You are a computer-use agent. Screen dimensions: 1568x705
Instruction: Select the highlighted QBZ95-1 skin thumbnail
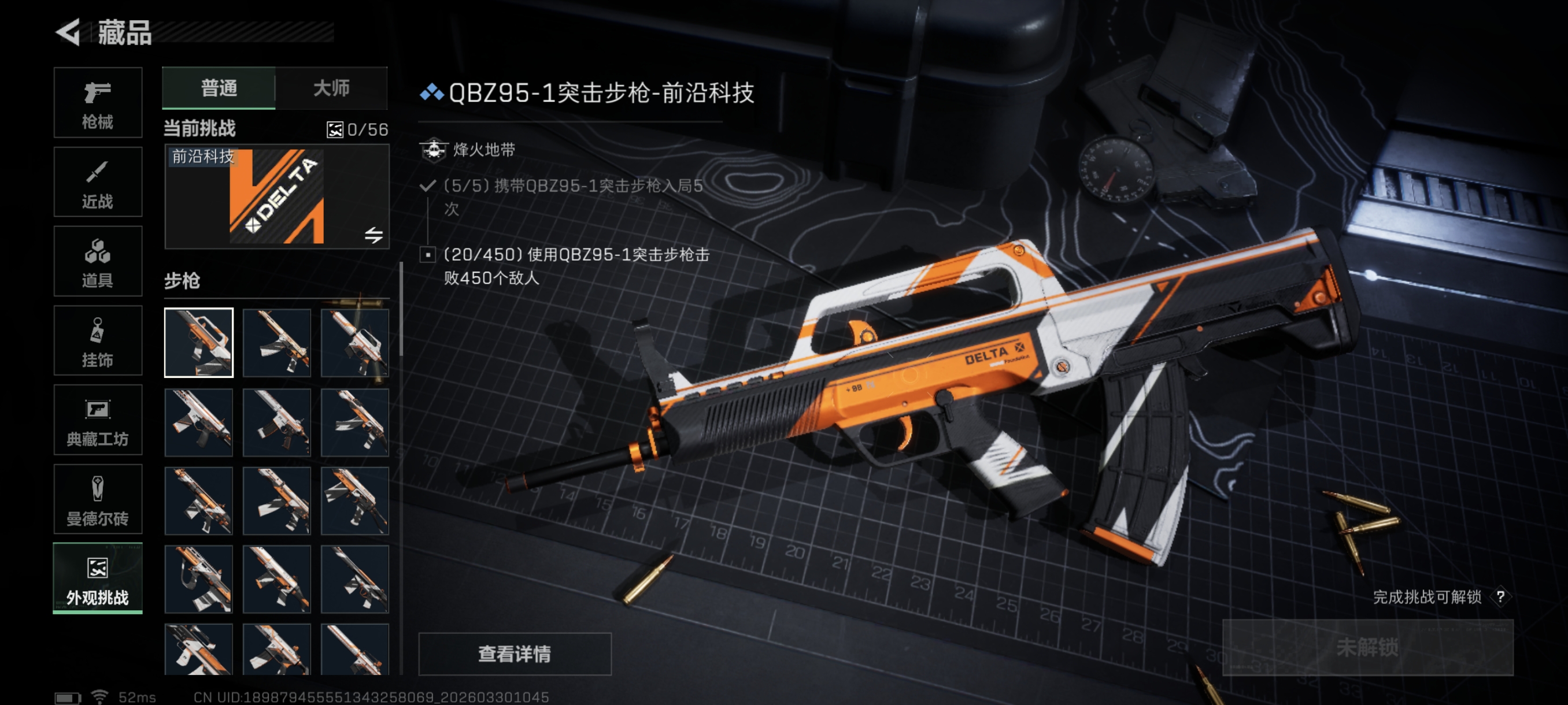click(x=198, y=343)
